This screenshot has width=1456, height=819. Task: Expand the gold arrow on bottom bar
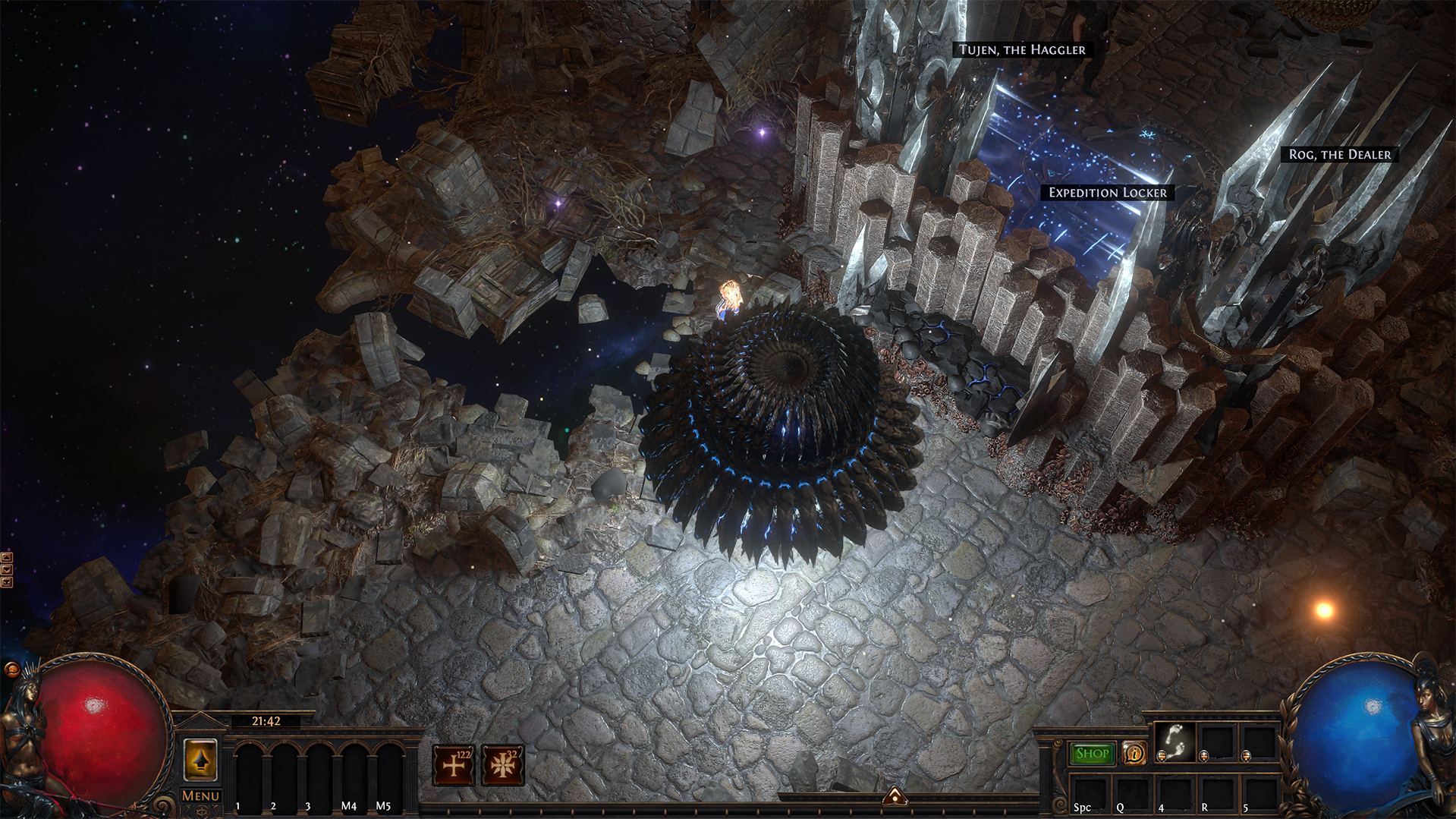pos(895,796)
